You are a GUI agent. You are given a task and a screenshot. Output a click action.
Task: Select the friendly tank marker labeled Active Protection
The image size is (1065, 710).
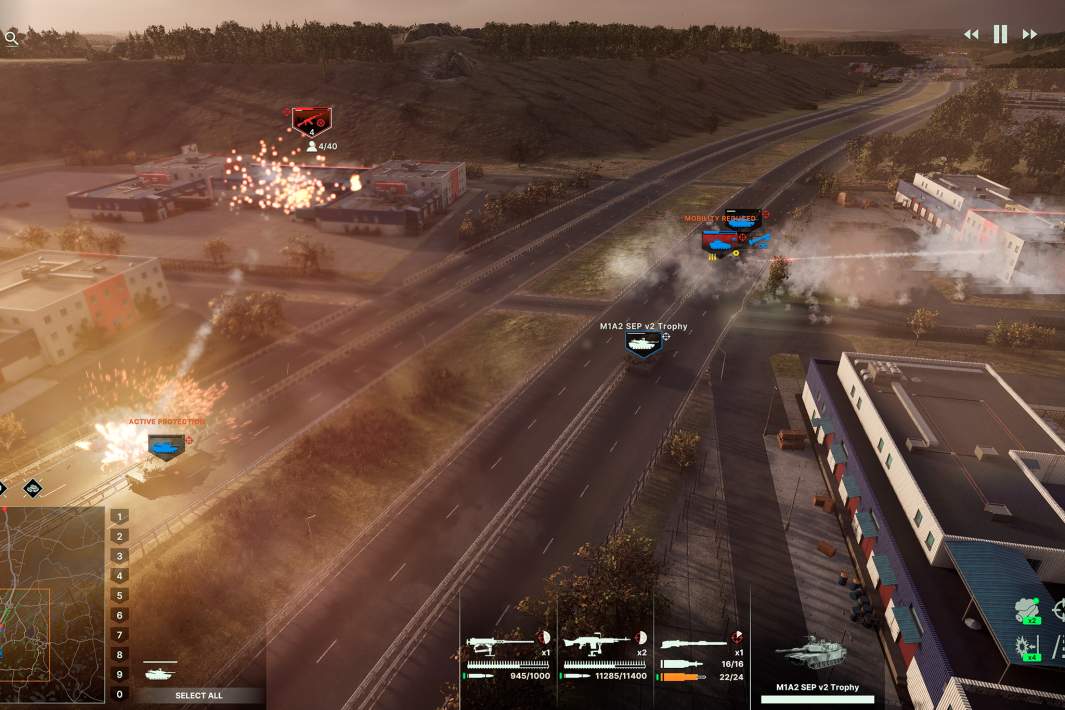pos(165,446)
